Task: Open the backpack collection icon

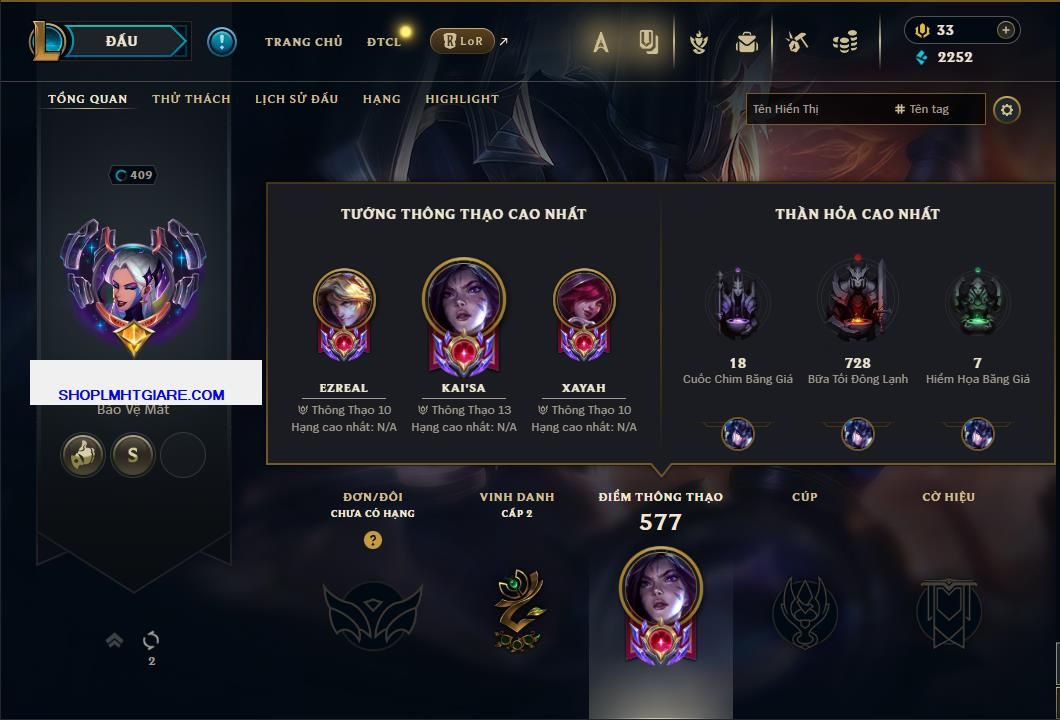Action: (746, 42)
